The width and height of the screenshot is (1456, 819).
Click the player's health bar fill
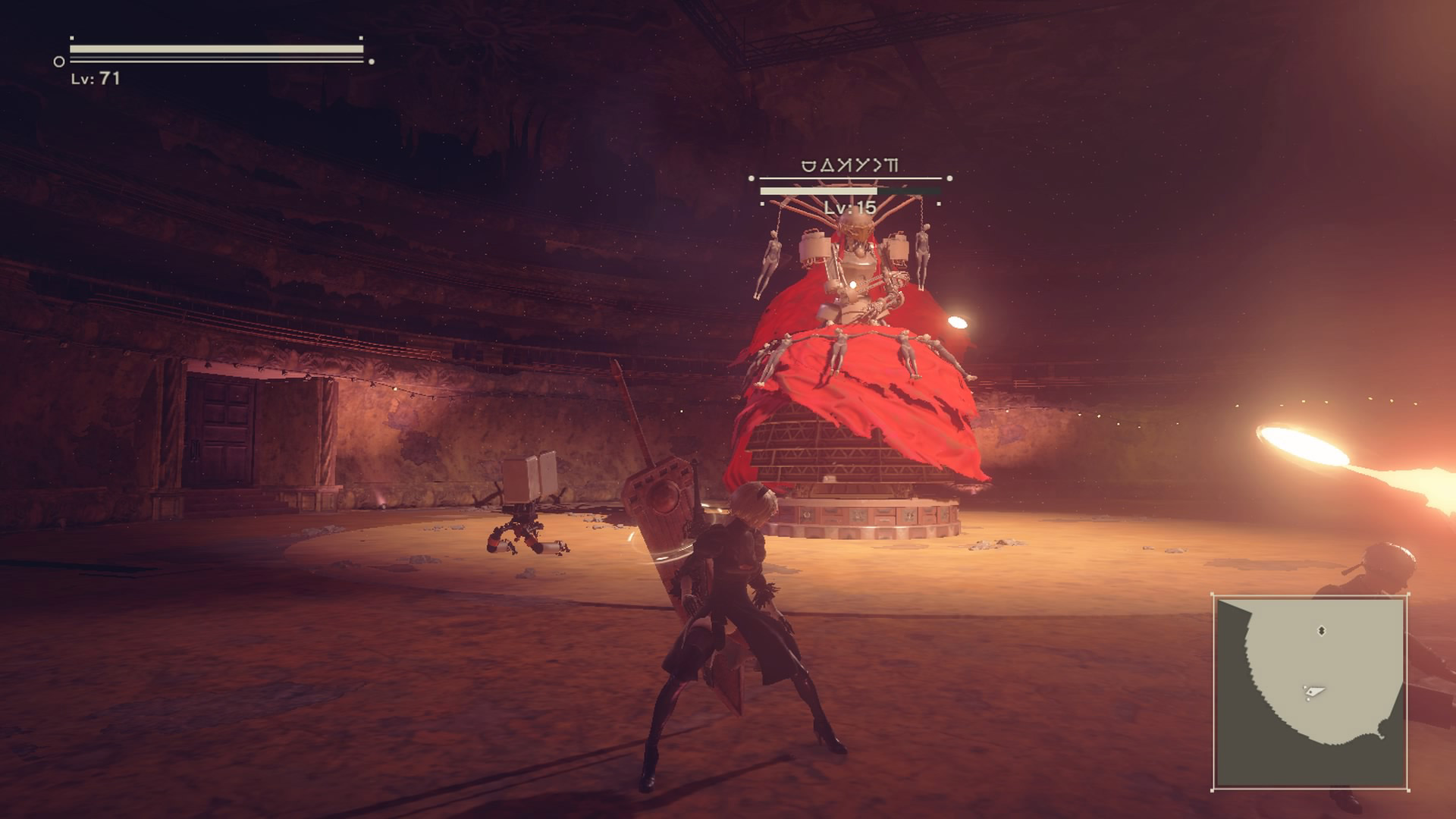pos(215,49)
